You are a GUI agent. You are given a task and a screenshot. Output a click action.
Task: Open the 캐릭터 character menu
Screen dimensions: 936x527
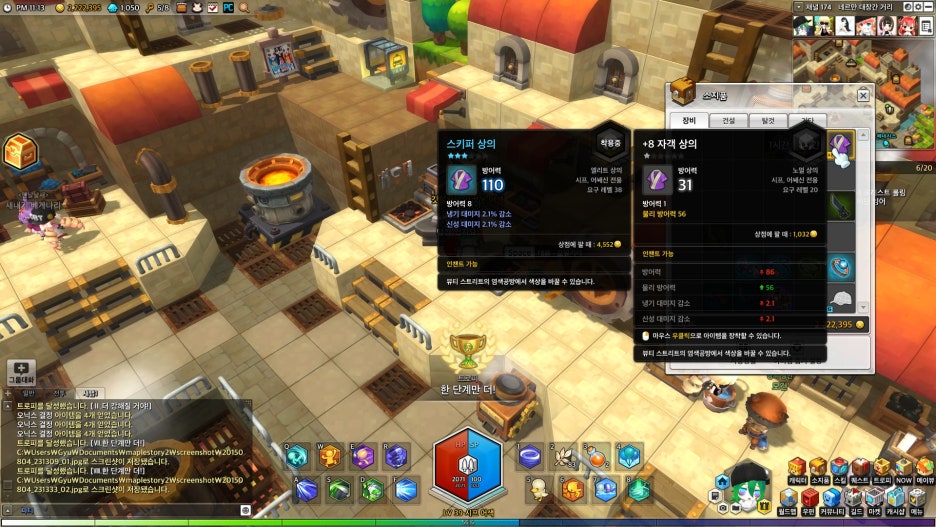796,471
